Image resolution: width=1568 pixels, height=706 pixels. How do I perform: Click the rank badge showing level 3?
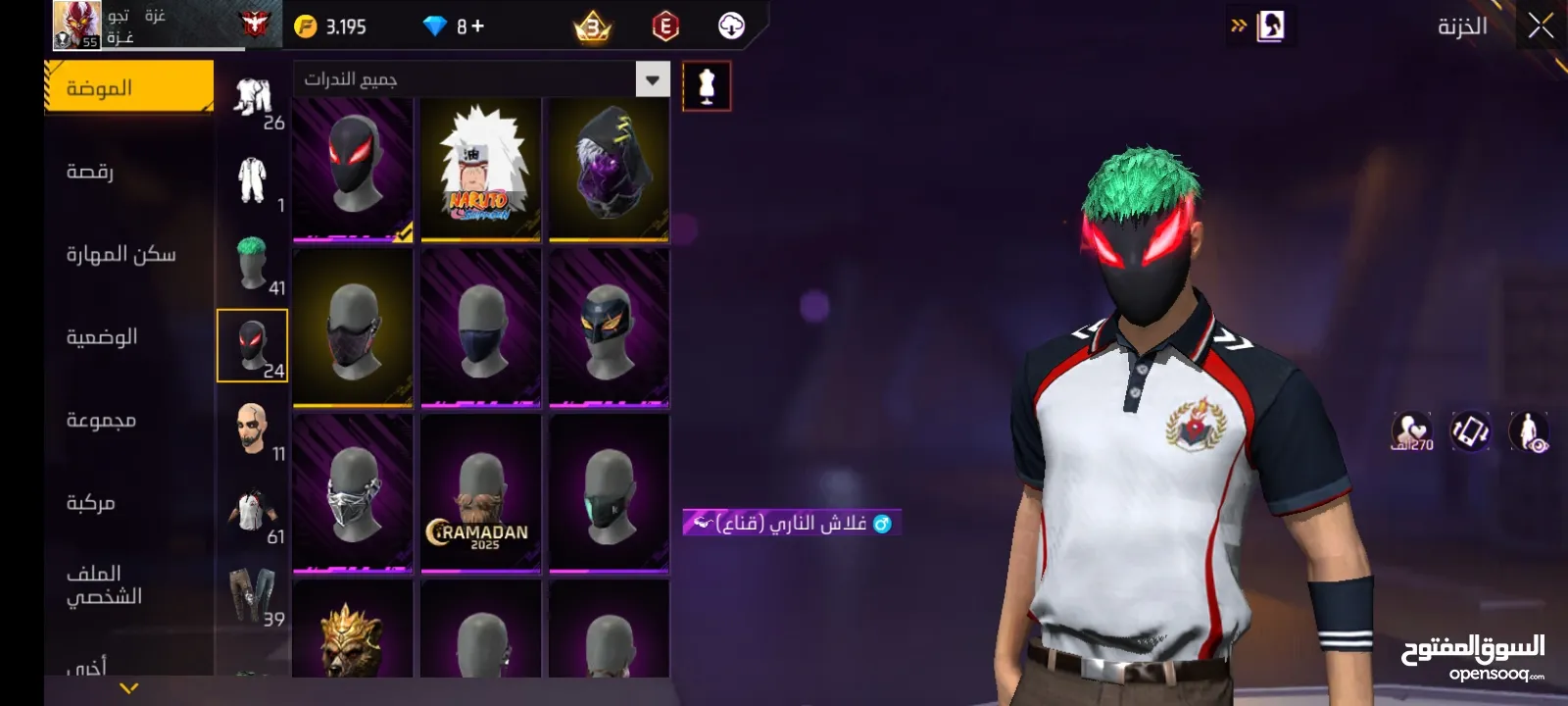pyautogui.click(x=591, y=26)
